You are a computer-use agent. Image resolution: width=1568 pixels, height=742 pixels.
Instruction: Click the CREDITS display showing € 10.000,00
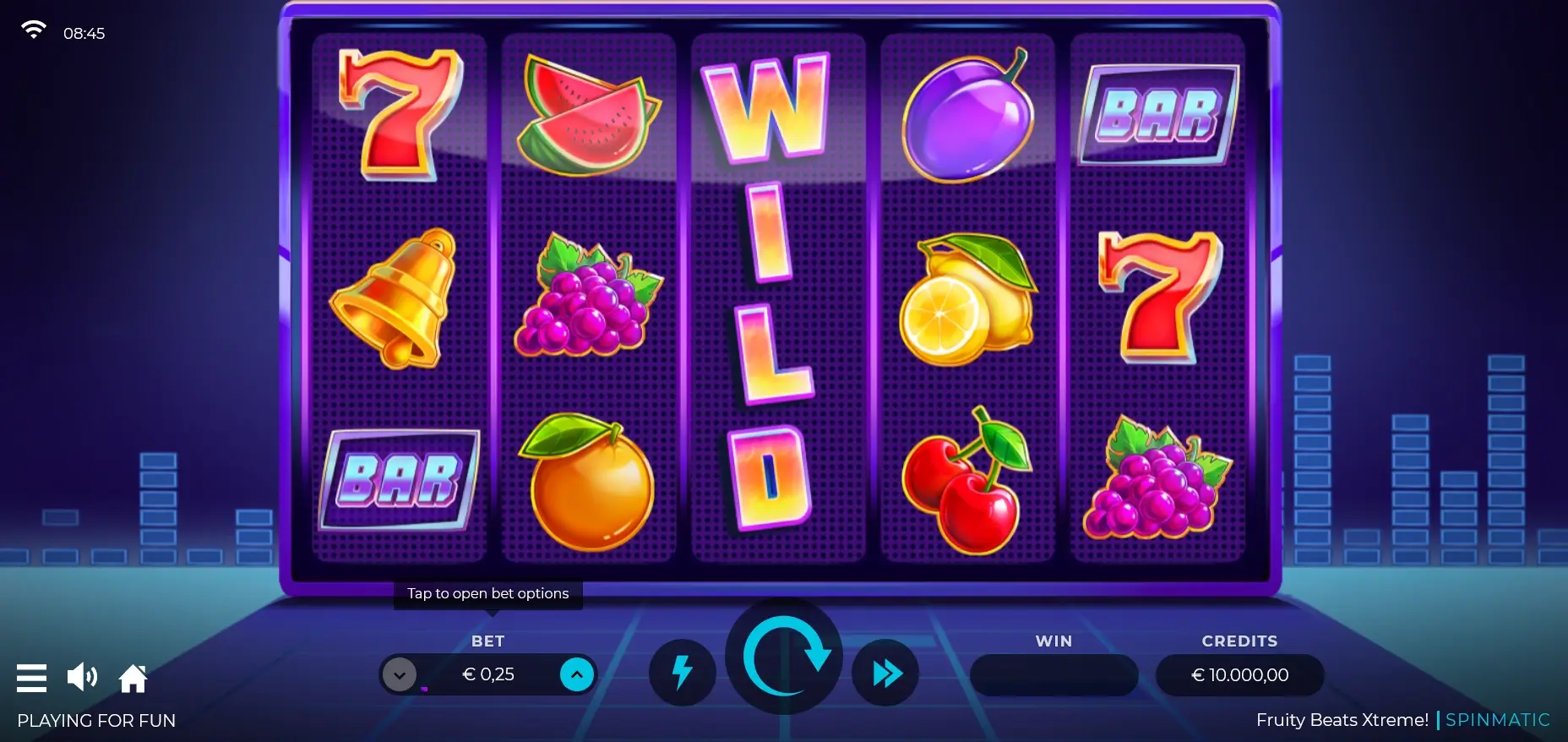point(1239,674)
